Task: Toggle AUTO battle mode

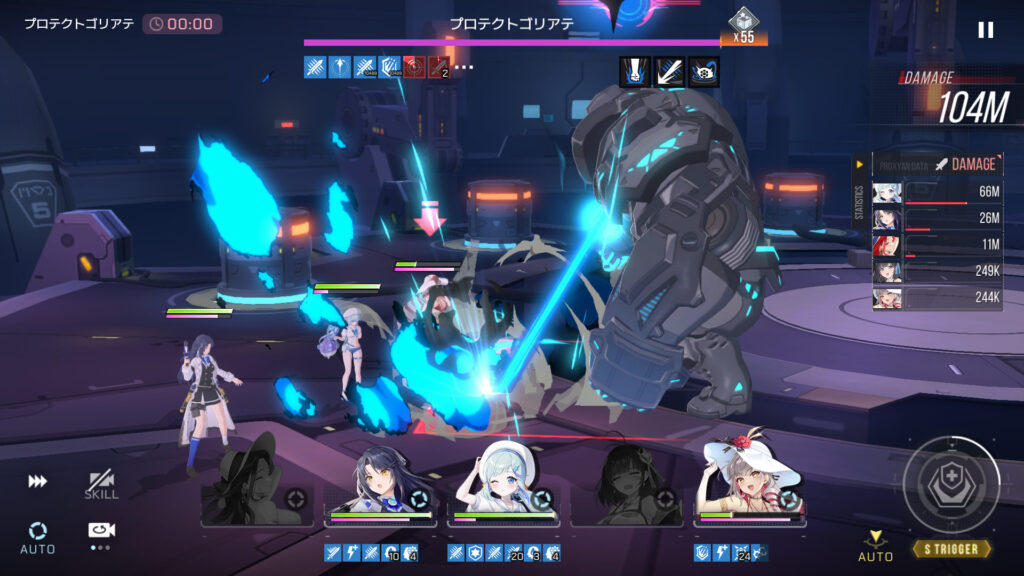Action: [37, 536]
